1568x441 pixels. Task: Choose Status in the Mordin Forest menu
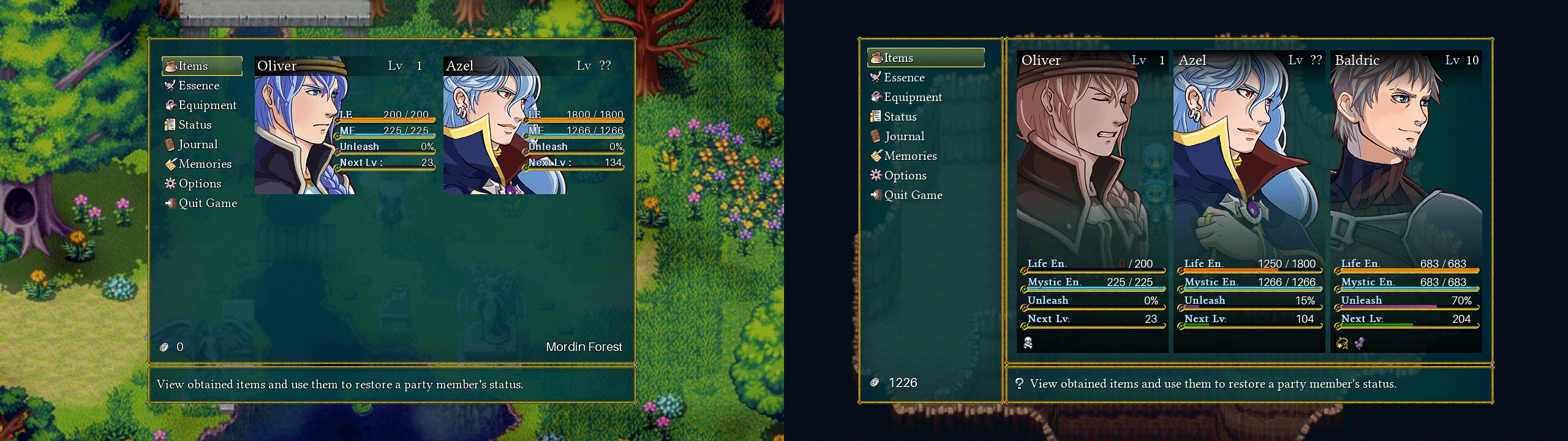coord(195,125)
